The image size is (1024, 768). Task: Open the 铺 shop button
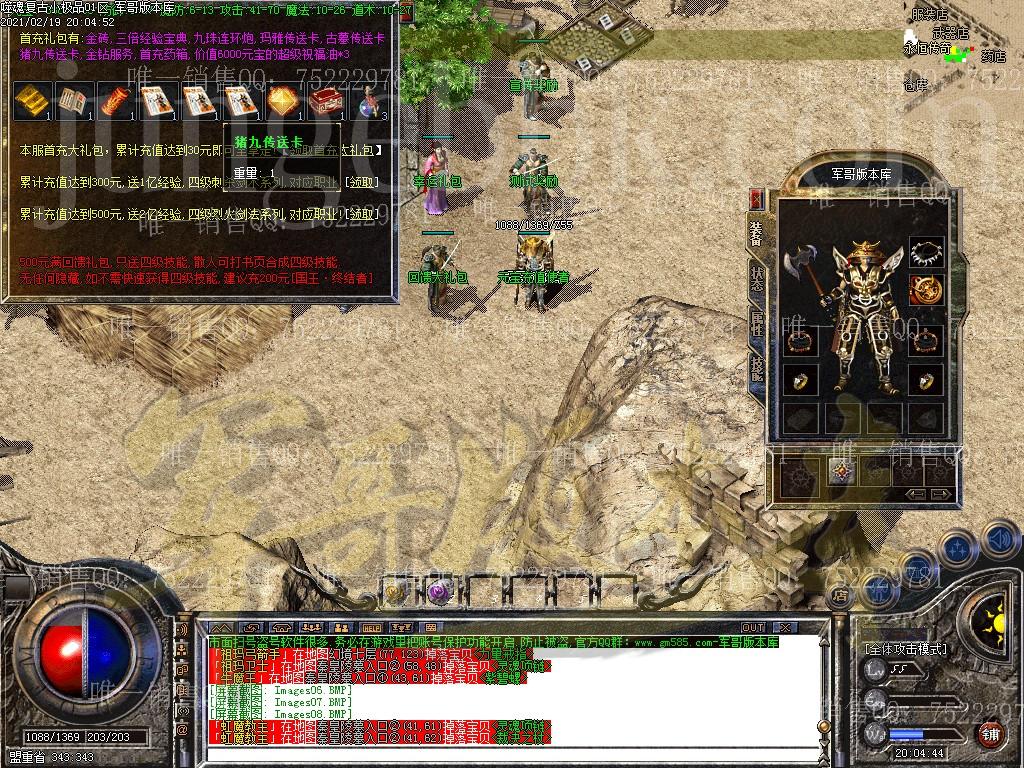[990, 733]
